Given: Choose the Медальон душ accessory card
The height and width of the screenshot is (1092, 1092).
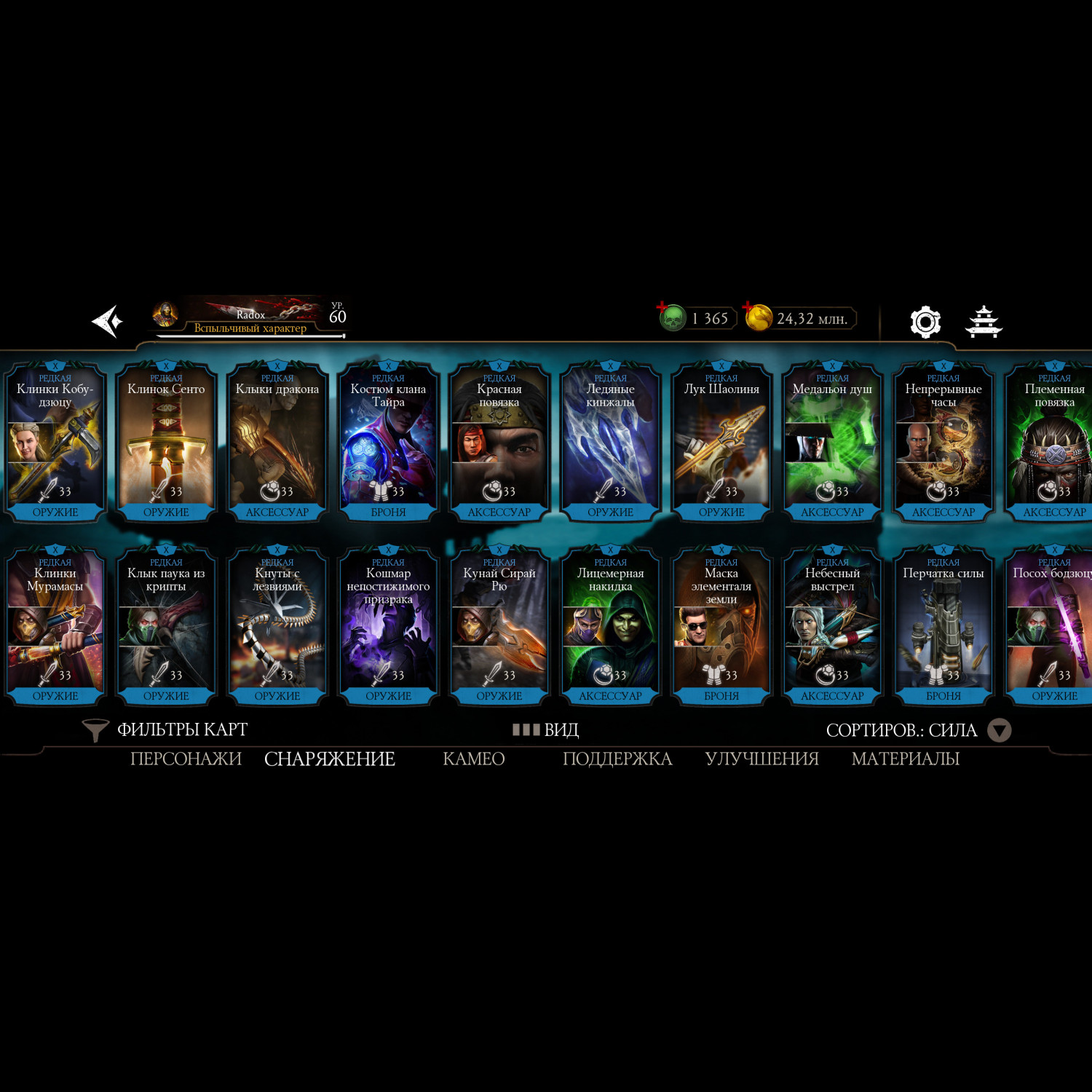Looking at the screenshot, I should [832, 442].
